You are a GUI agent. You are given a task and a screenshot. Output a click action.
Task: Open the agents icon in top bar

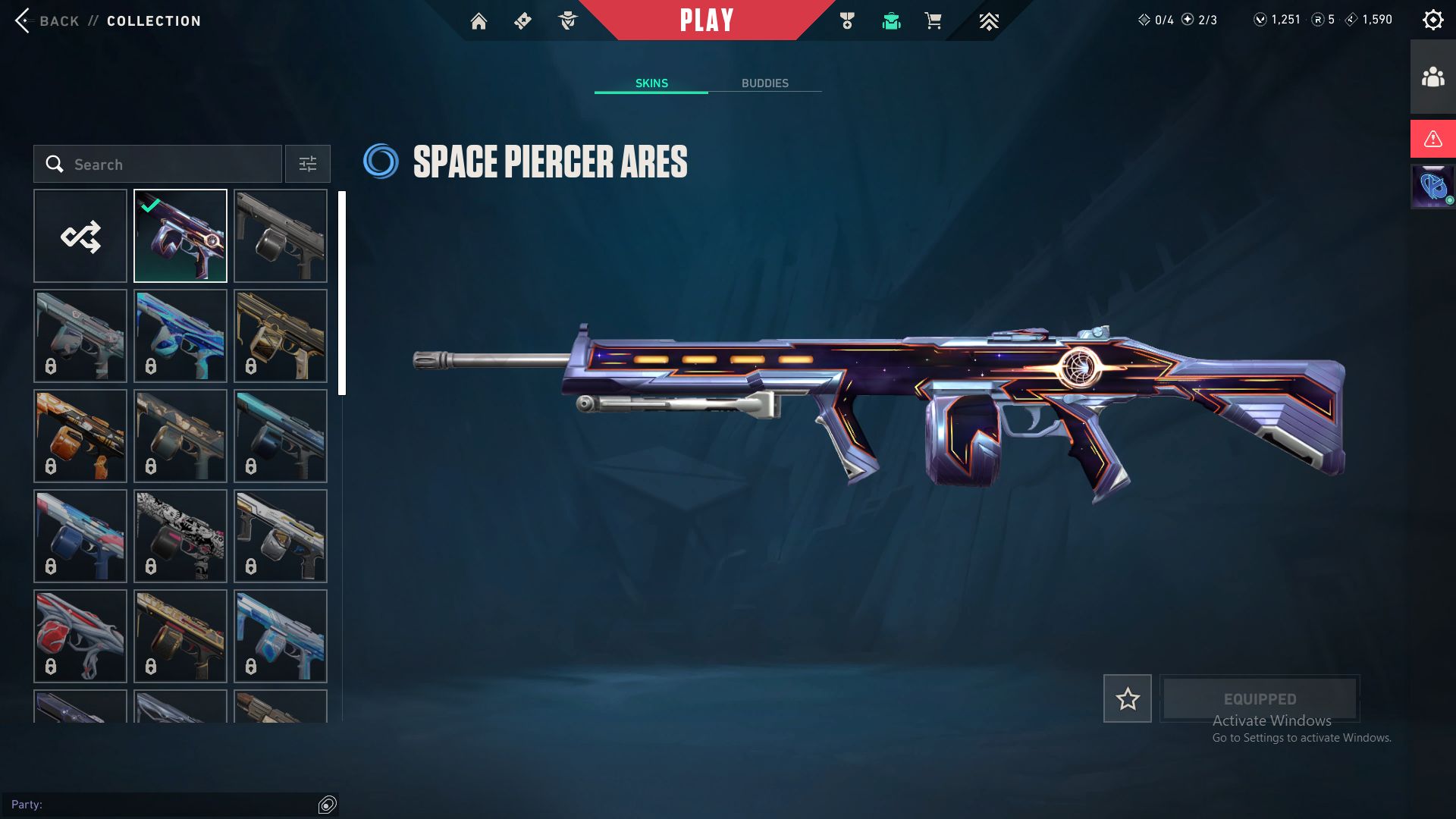point(567,21)
